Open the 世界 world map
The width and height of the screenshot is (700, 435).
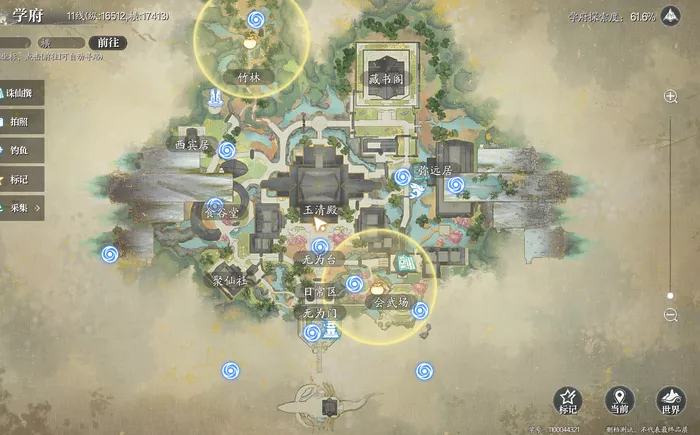click(670, 401)
